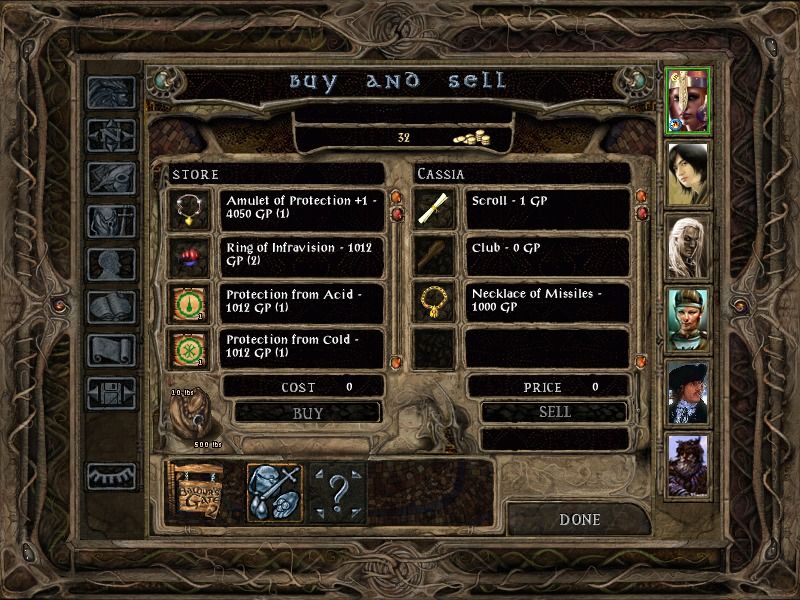This screenshot has width=800, height=600.
Task: Select Cassia's Necklace of Missiles
Action: click(546, 302)
